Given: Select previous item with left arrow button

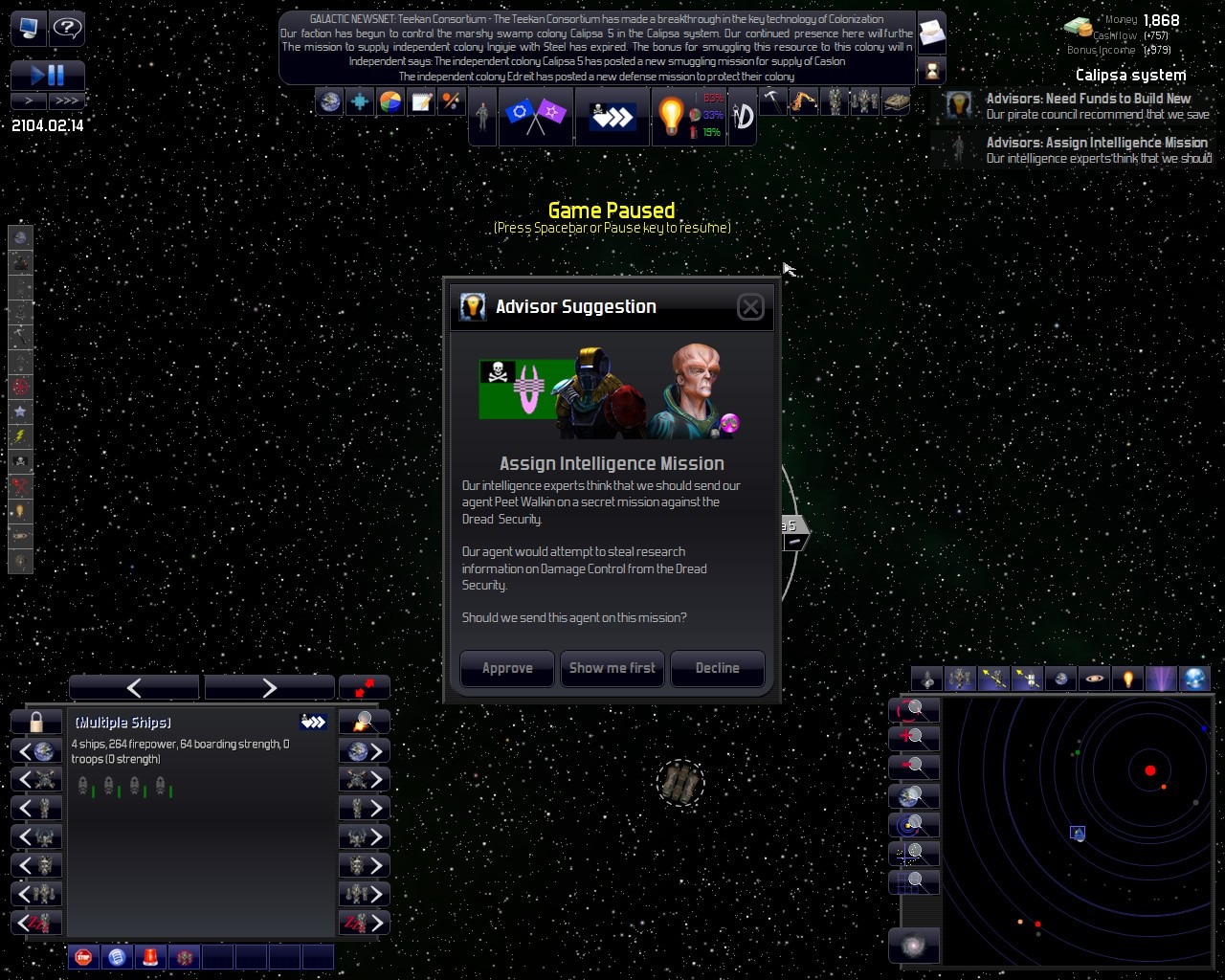Looking at the screenshot, I should 134,687.
